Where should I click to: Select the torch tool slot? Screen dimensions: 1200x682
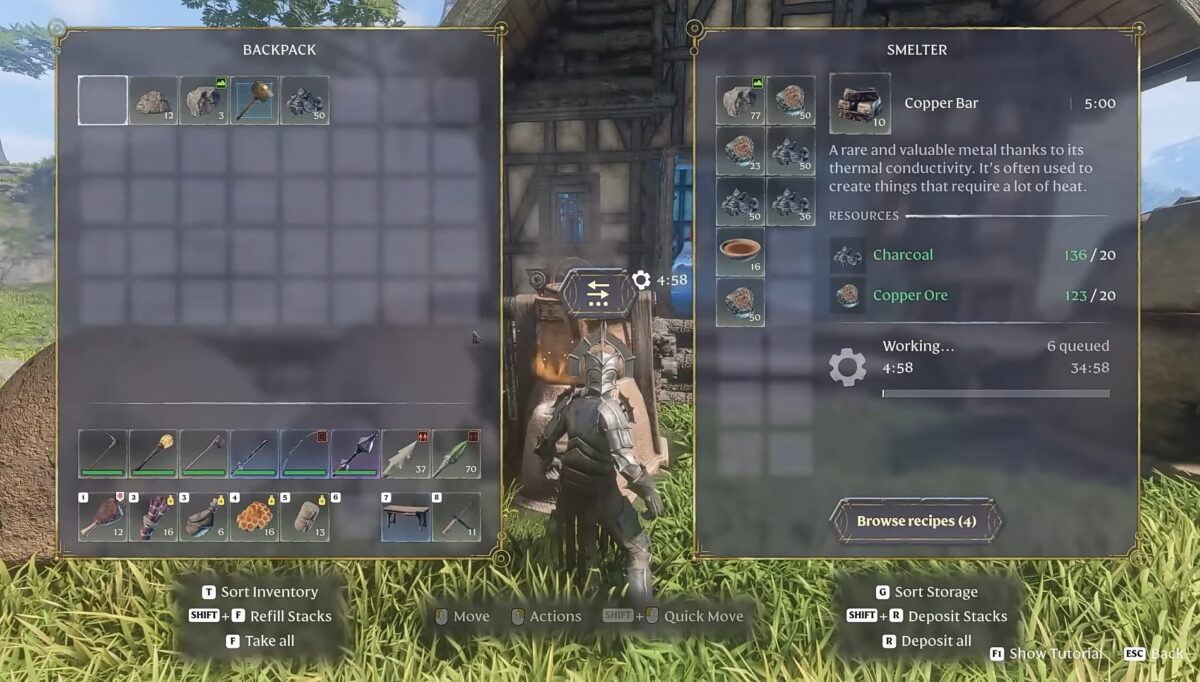[153, 454]
